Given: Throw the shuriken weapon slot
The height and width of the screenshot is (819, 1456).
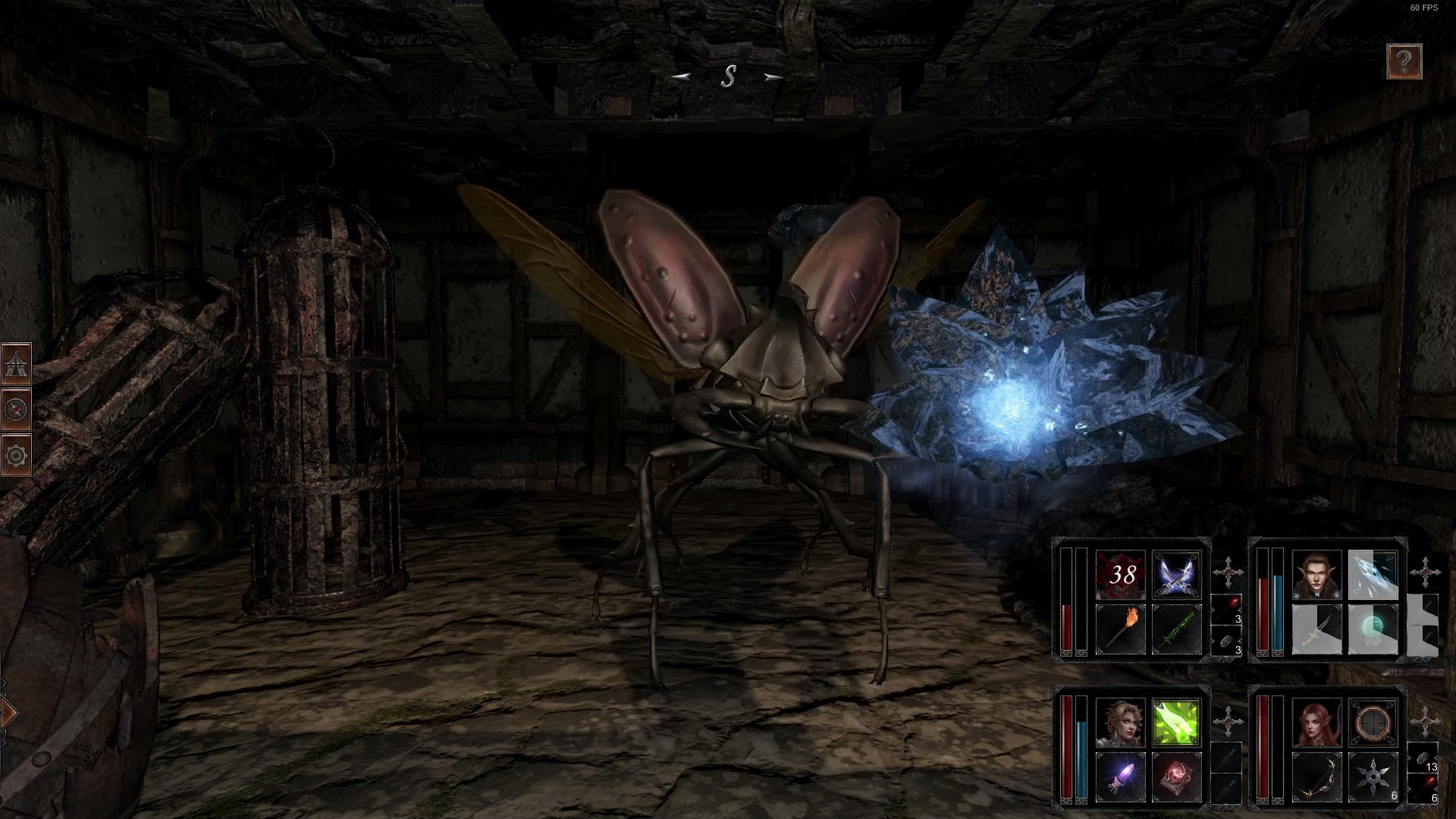Looking at the screenshot, I should pos(1373,775).
